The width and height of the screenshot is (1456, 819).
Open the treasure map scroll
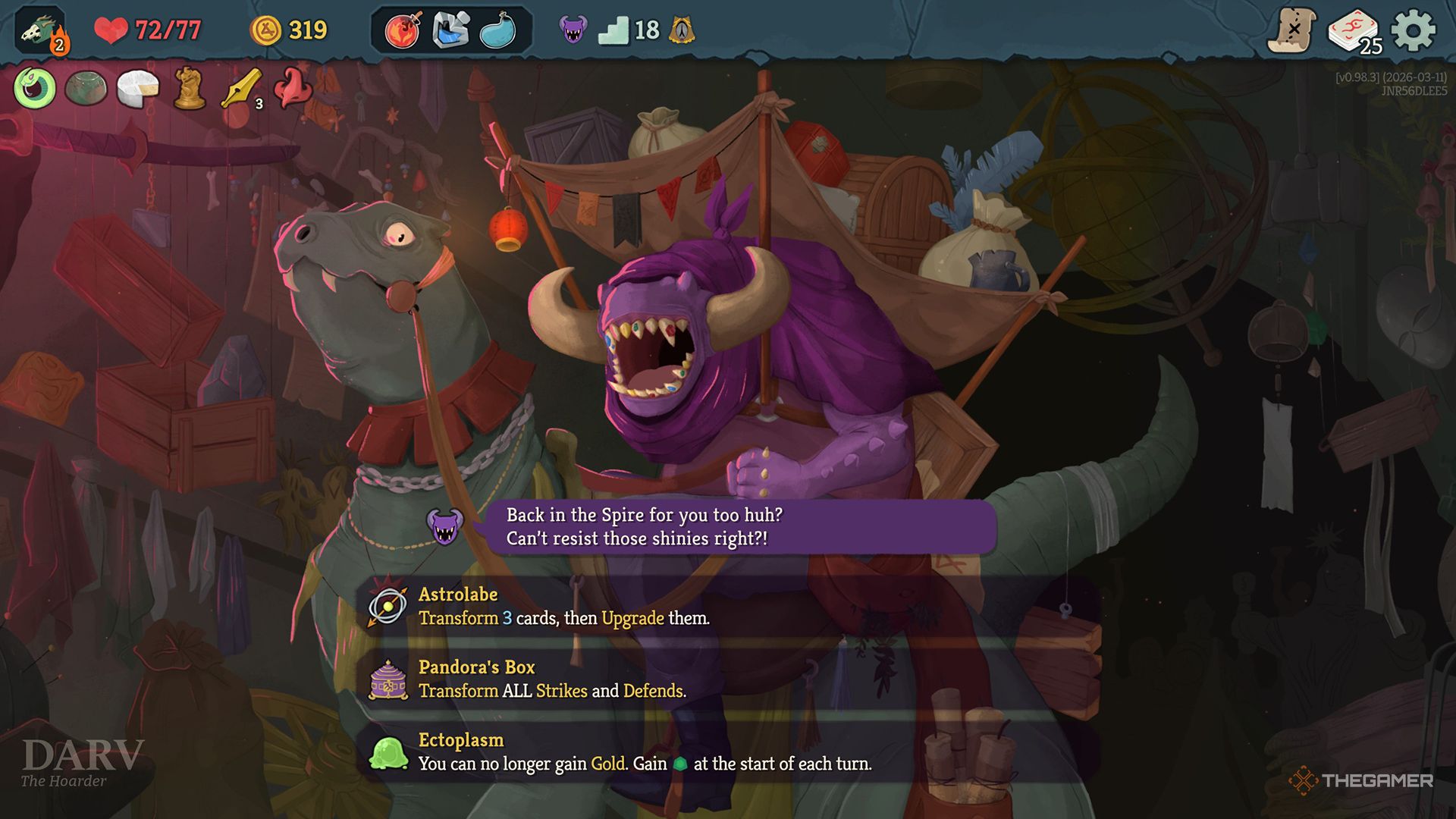pyautogui.click(x=1291, y=30)
